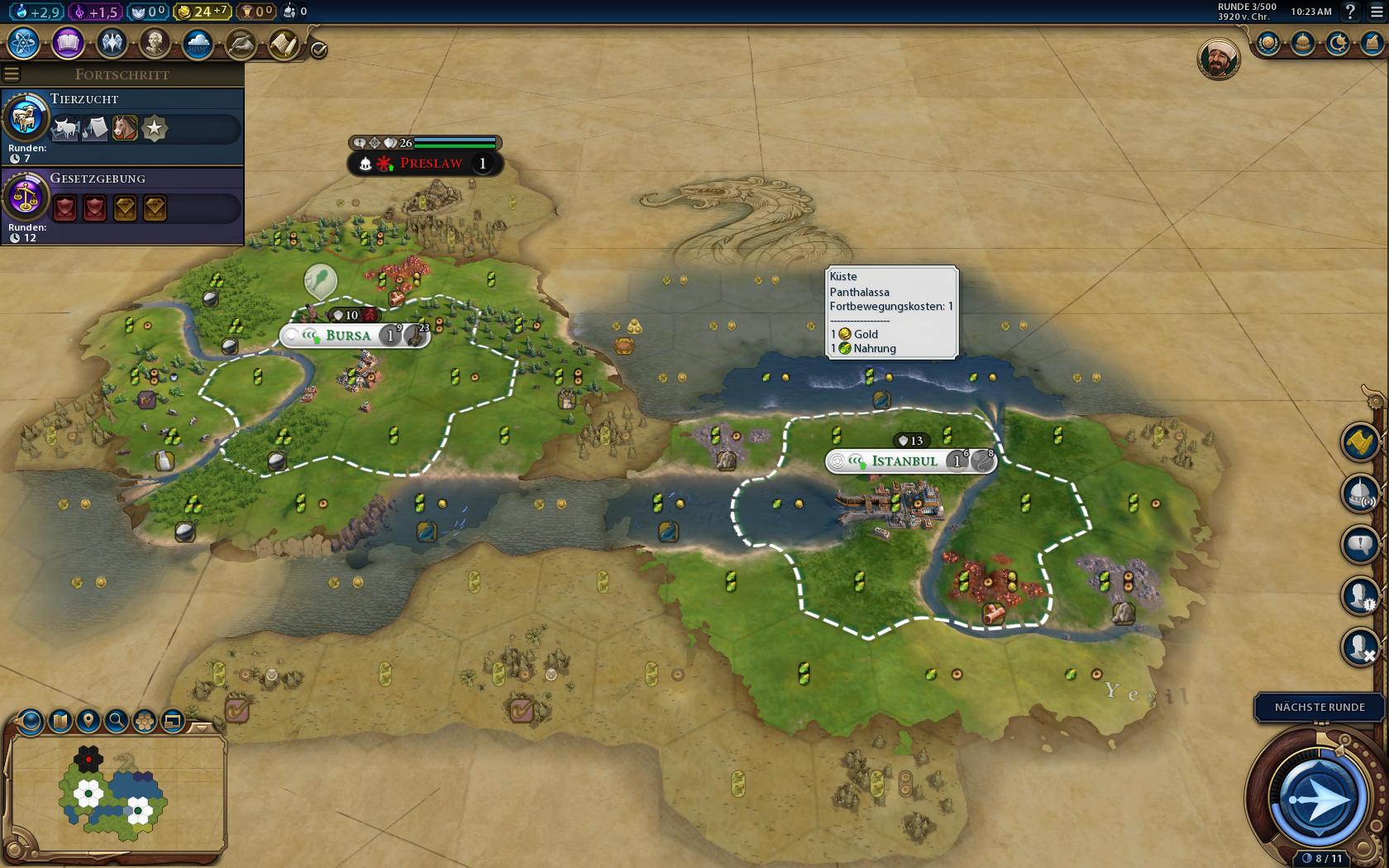Click the Istanbul city banner
Screen dimensions: 1389x868
click(905, 461)
